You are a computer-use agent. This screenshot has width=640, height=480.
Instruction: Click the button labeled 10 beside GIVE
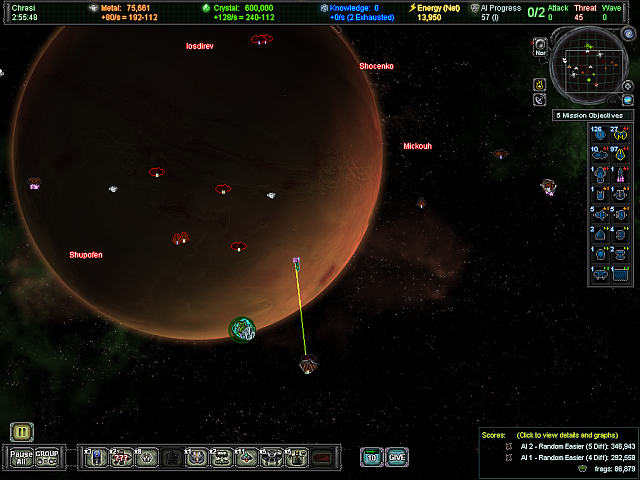pos(371,457)
